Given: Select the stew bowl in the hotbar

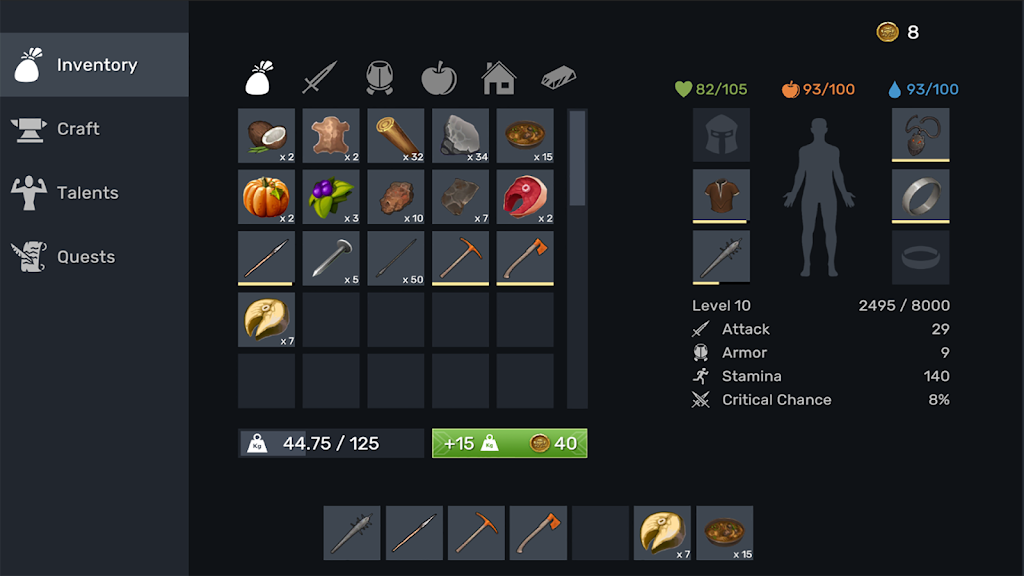Looking at the screenshot, I should coord(724,532).
